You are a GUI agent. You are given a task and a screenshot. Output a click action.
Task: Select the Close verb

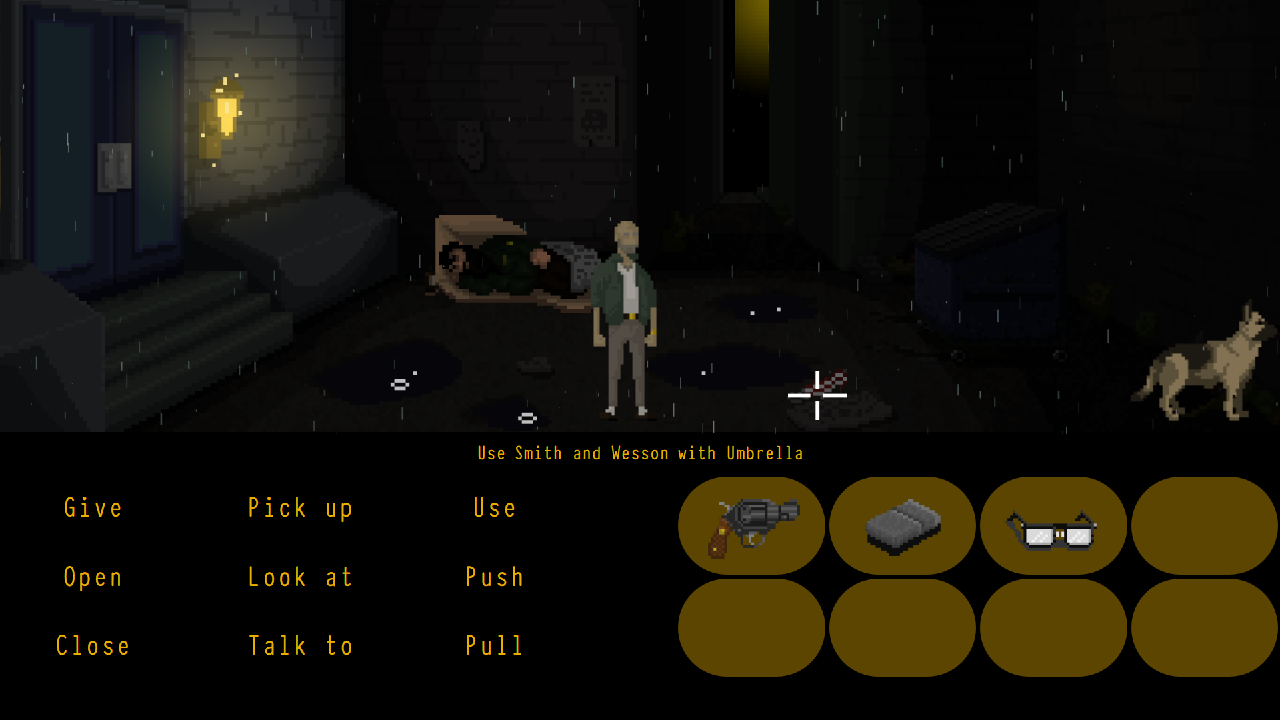[x=93, y=646]
